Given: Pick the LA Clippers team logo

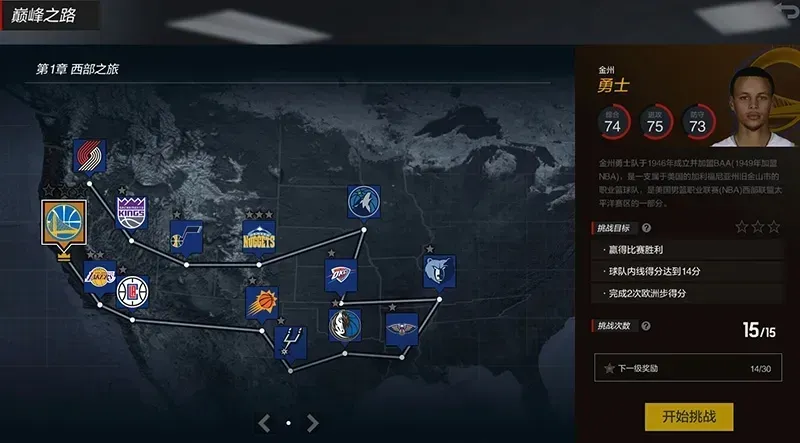Looking at the screenshot, I should pyautogui.click(x=131, y=292).
